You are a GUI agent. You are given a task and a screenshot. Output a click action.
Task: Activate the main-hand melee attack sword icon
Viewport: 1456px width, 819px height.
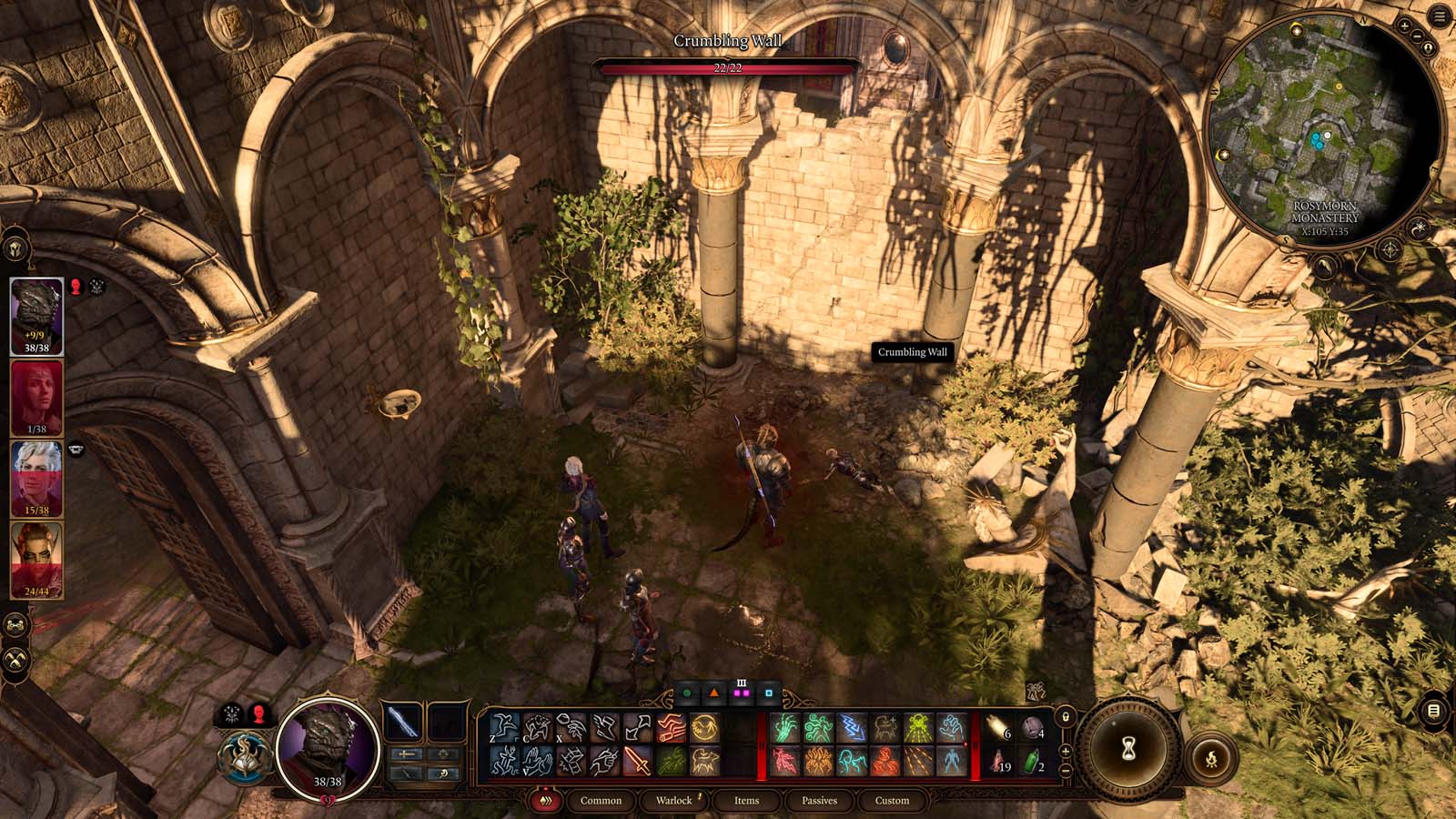click(637, 761)
